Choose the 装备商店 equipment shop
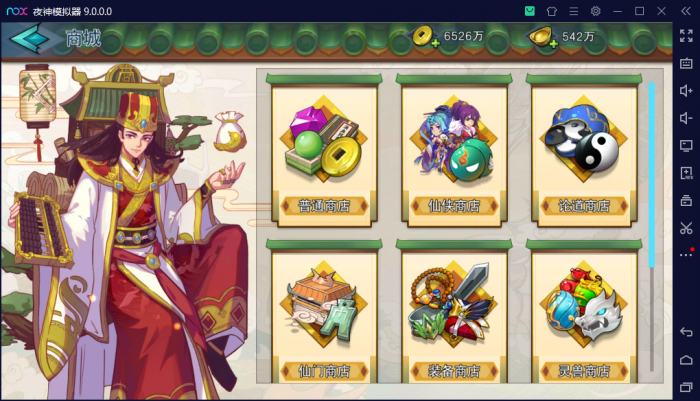Viewport: 700px width, 401px height. point(454,312)
